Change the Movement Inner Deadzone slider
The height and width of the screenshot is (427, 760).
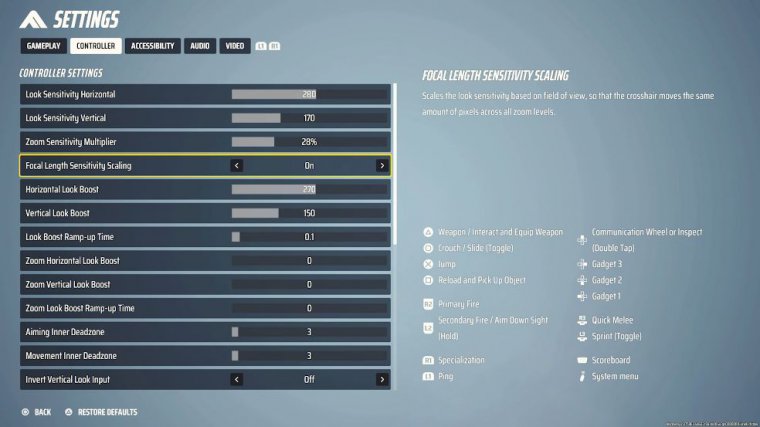tap(309, 356)
